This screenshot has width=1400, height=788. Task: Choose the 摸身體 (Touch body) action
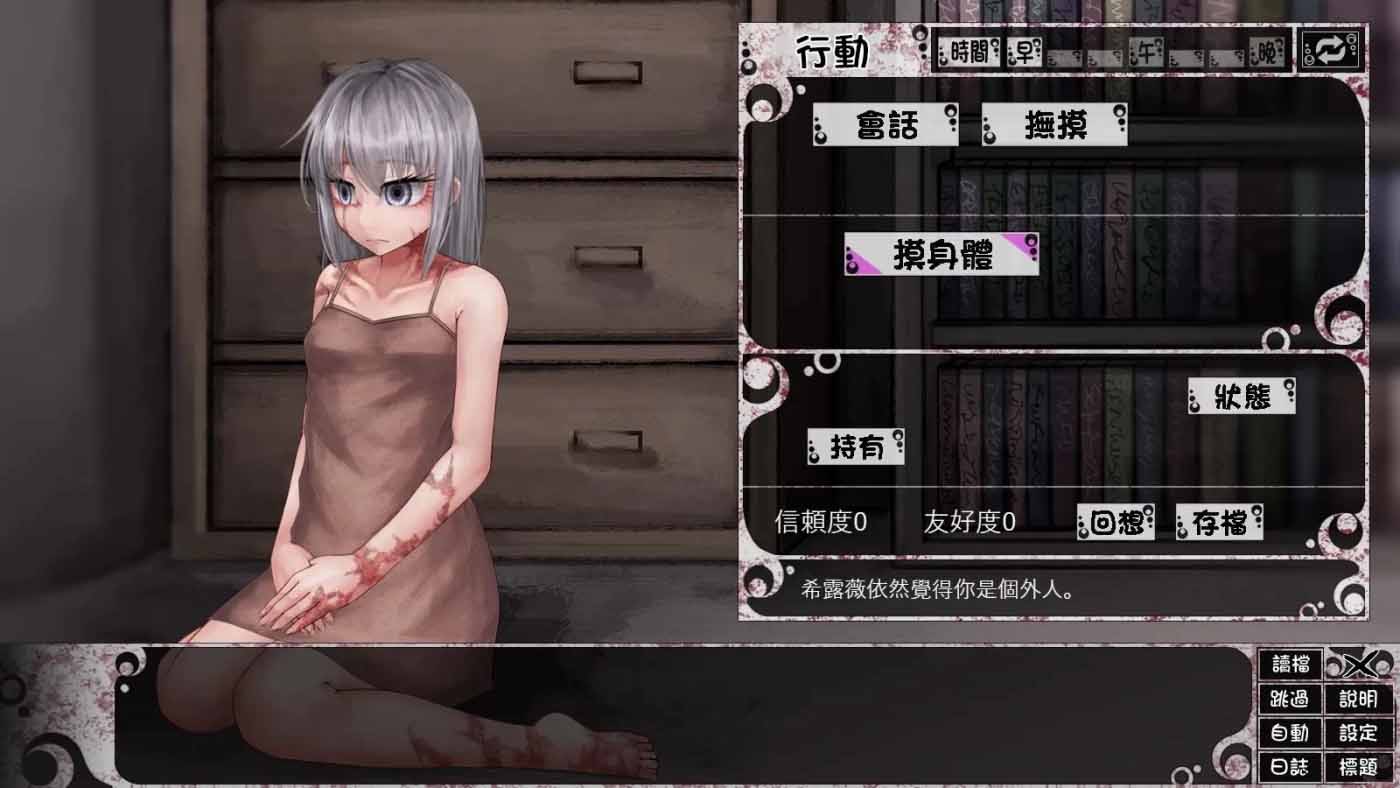click(x=940, y=255)
